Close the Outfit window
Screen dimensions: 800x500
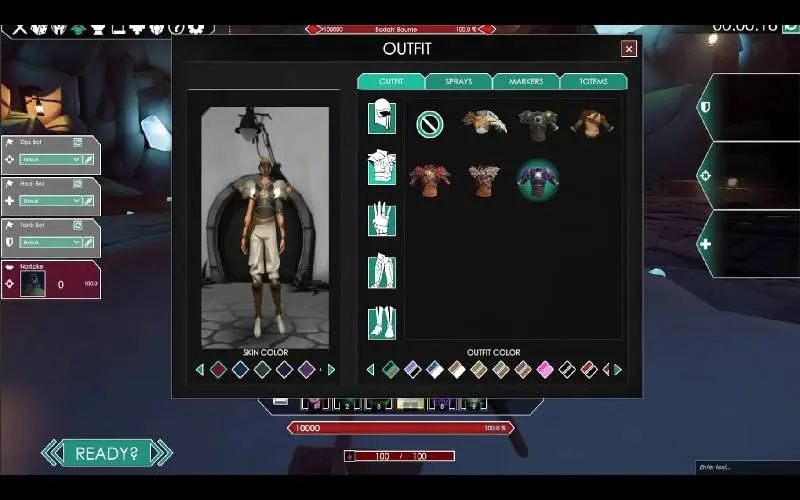(629, 48)
